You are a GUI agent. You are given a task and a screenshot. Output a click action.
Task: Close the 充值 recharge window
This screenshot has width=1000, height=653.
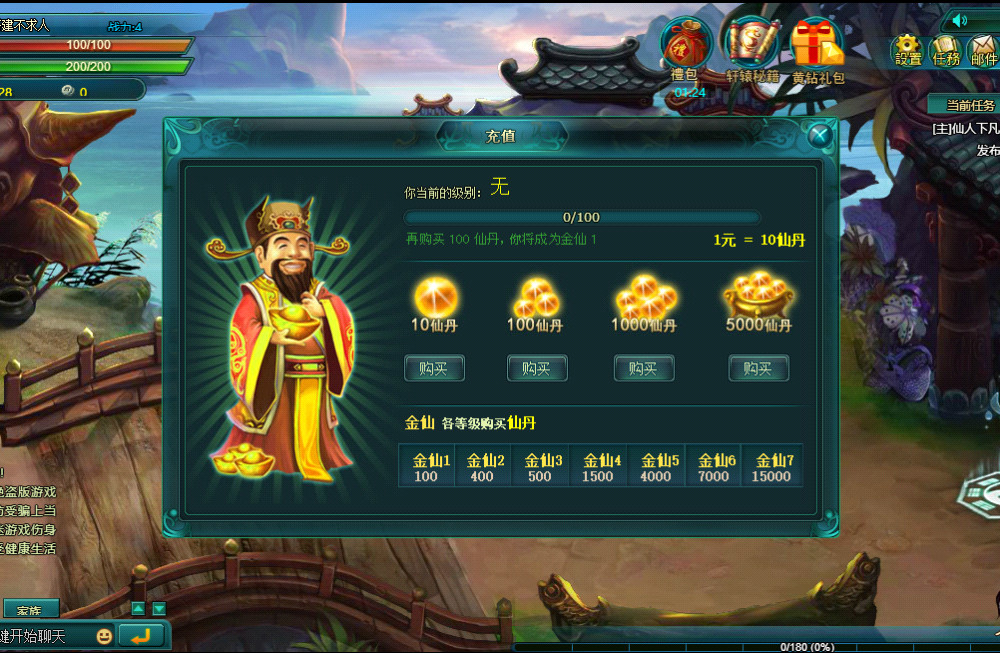click(820, 135)
